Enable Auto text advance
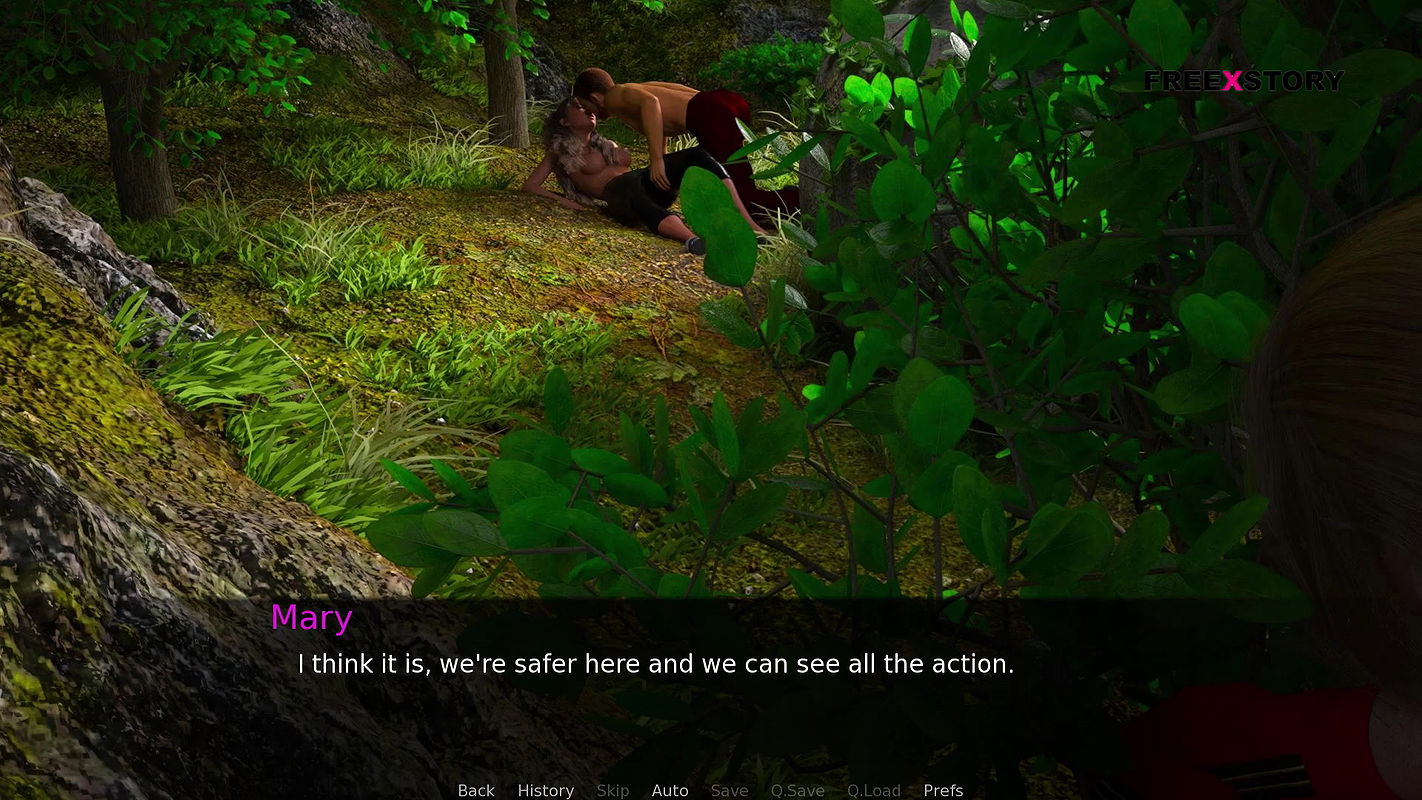The width and height of the screenshot is (1422, 800). tap(670, 790)
